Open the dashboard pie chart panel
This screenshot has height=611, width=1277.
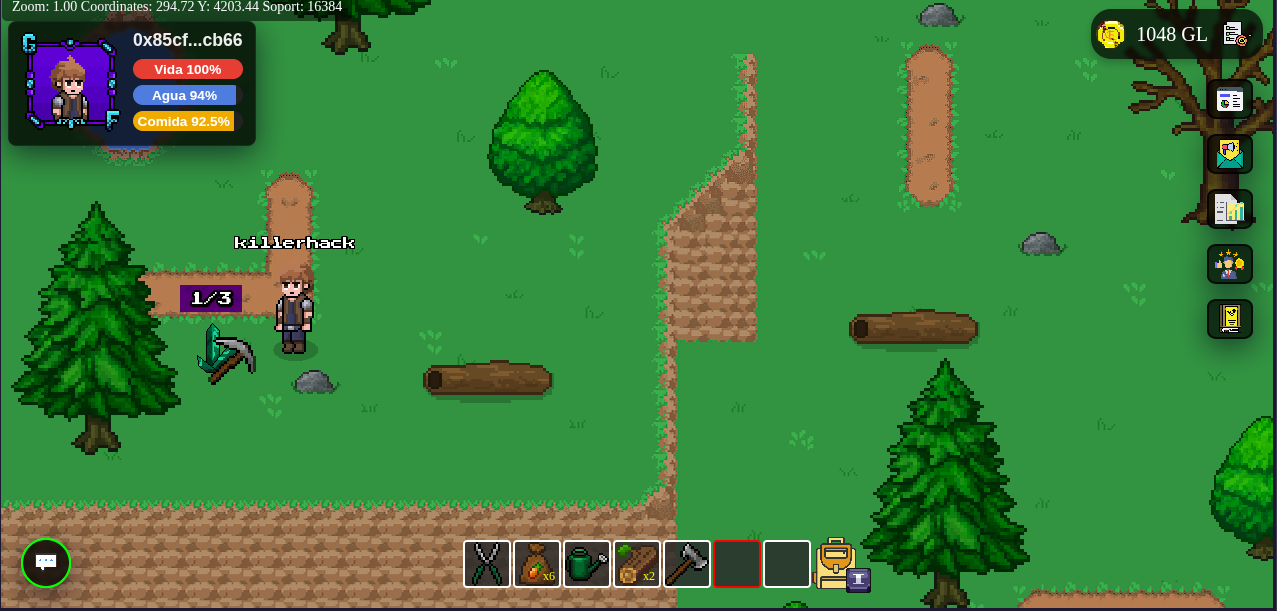(x=1229, y=100)
